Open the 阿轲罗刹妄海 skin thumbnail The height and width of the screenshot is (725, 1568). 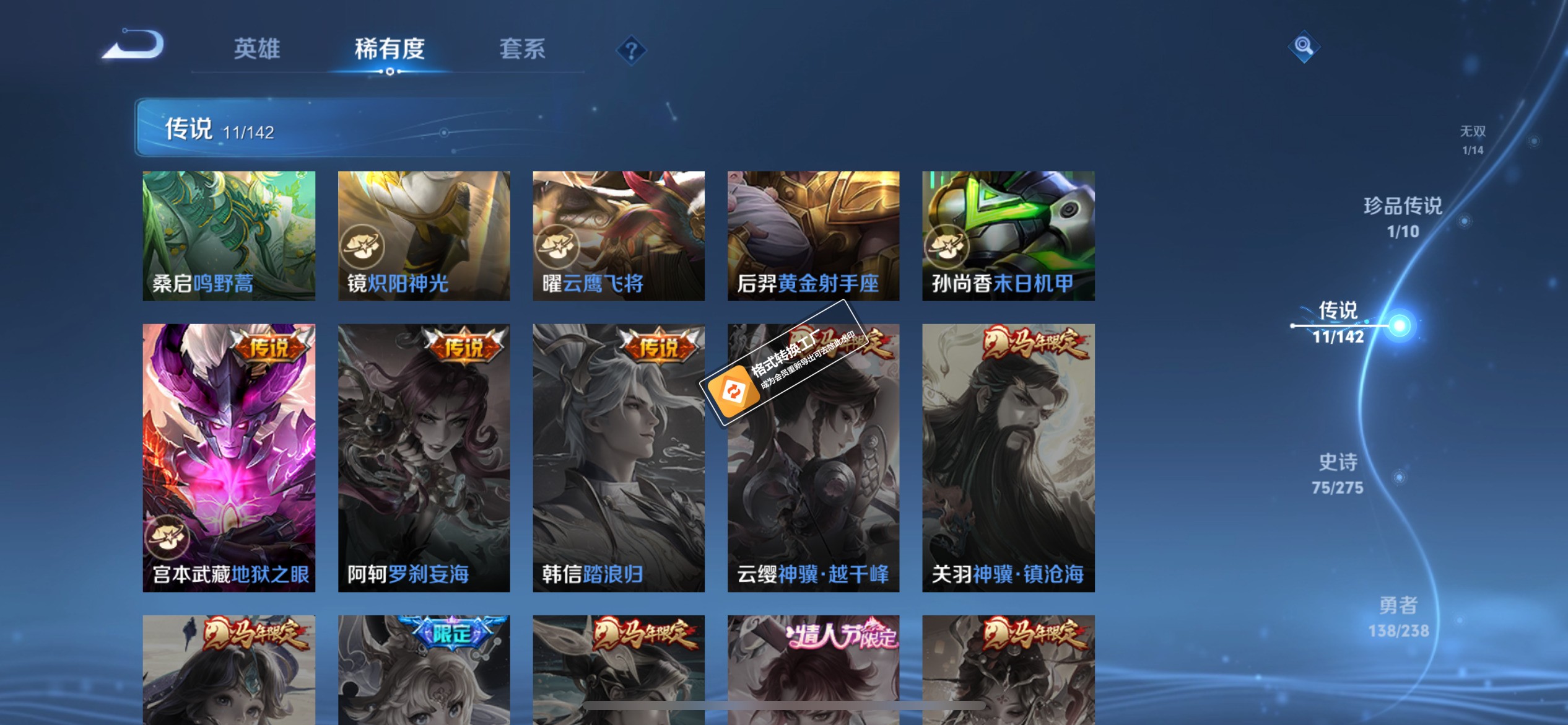click(x=424, y=459)
